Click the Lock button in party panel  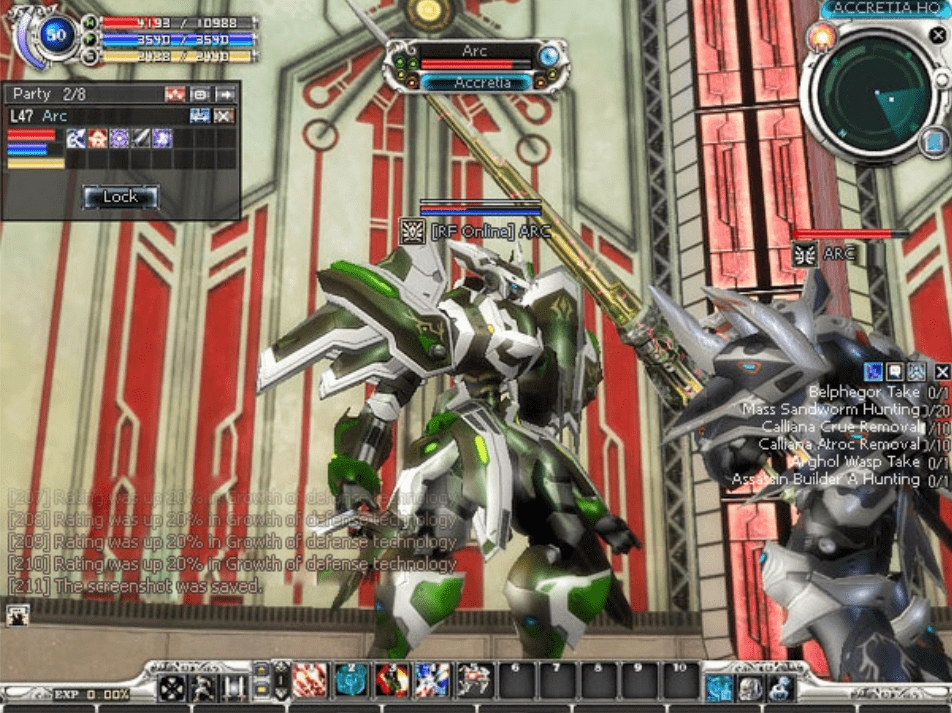[120, 197]
